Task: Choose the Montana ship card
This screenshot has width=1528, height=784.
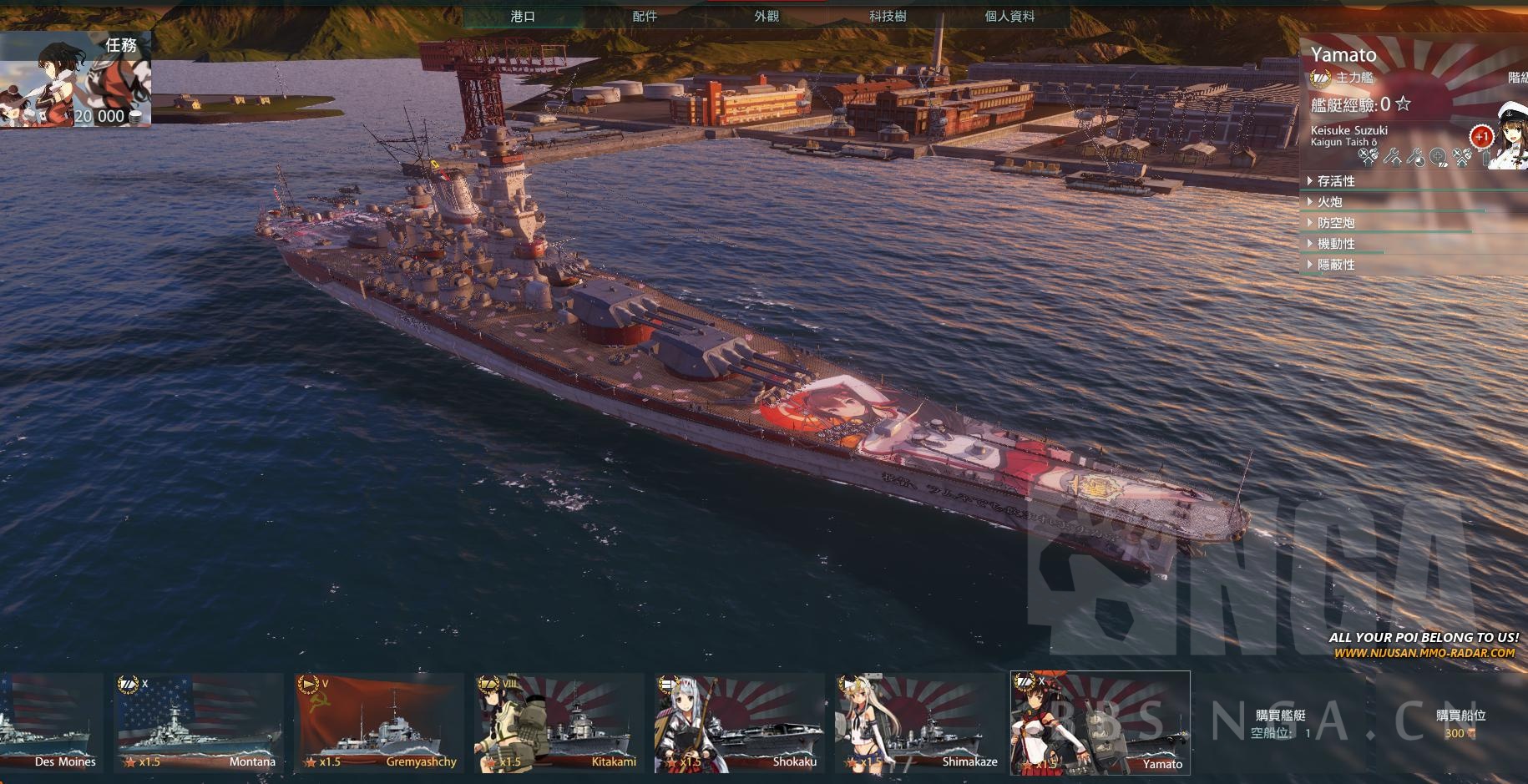Action: pyautogui.click(x=197, y=723)
